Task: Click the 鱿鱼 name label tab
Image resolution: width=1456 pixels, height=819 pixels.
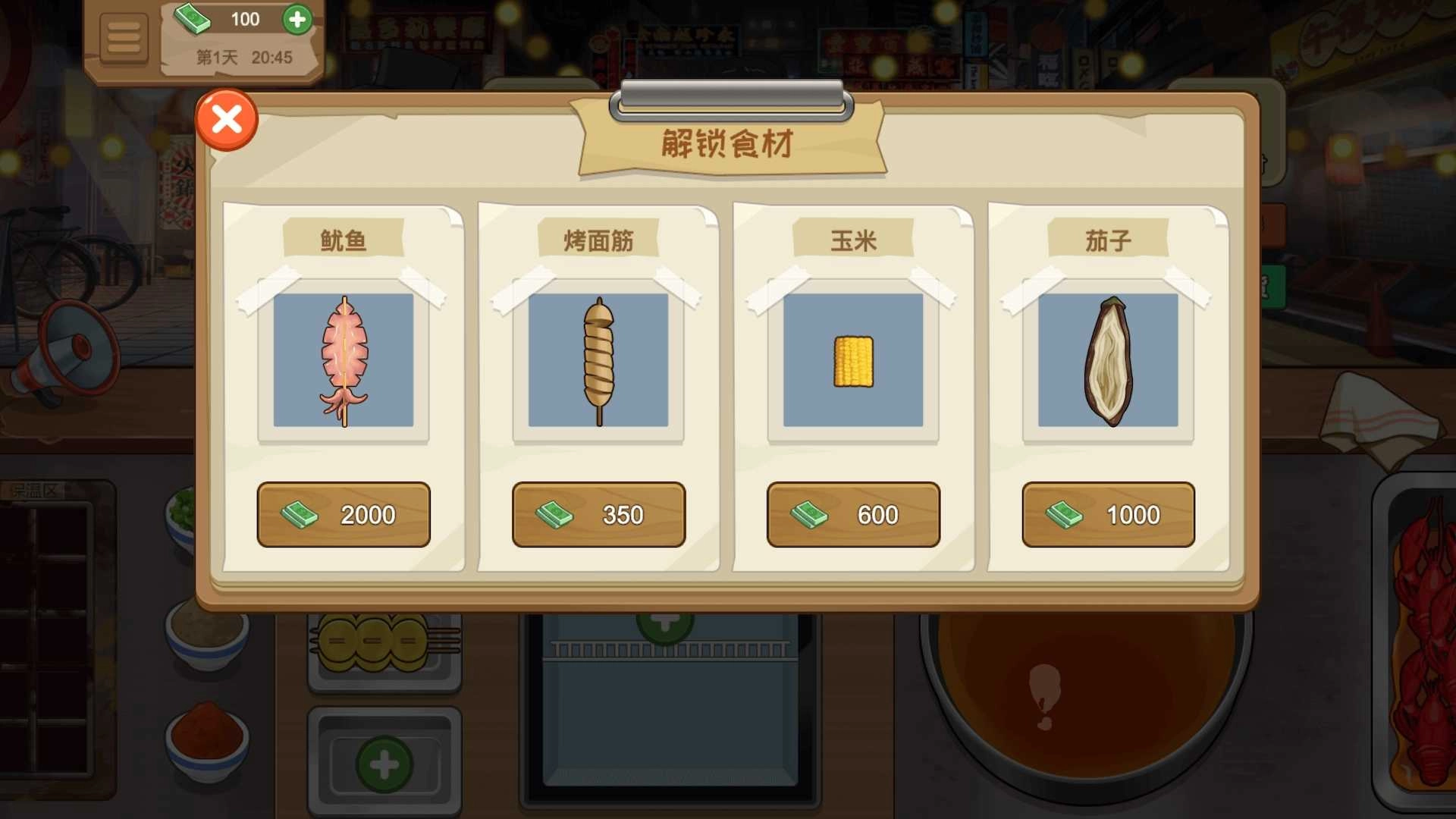Action: (x=343, y=237)
